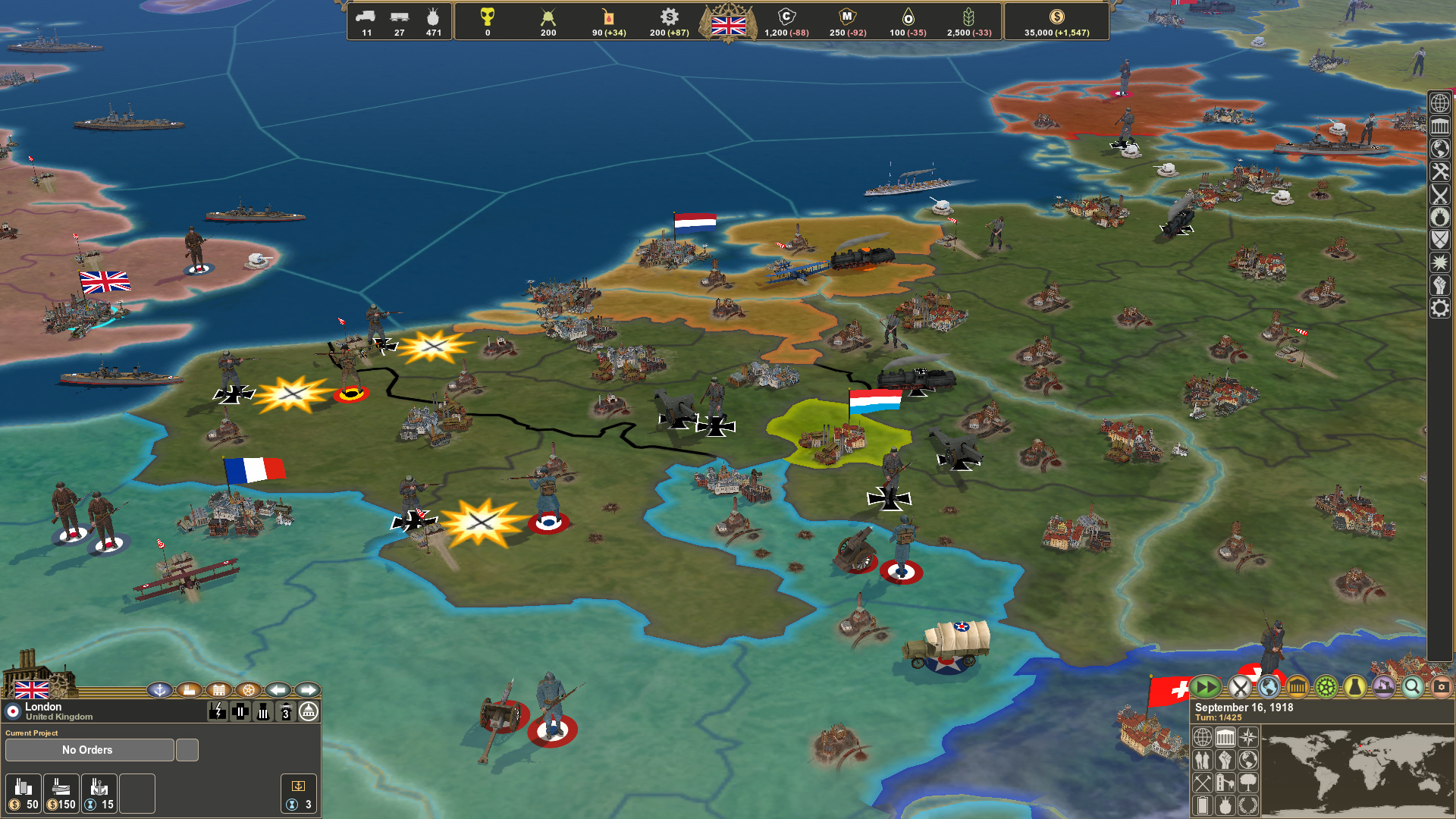The width and height of the screenshot is (1456, 819).
Task: Select the crossed swords military icon on bottom toolbar
Action: 1239,688
